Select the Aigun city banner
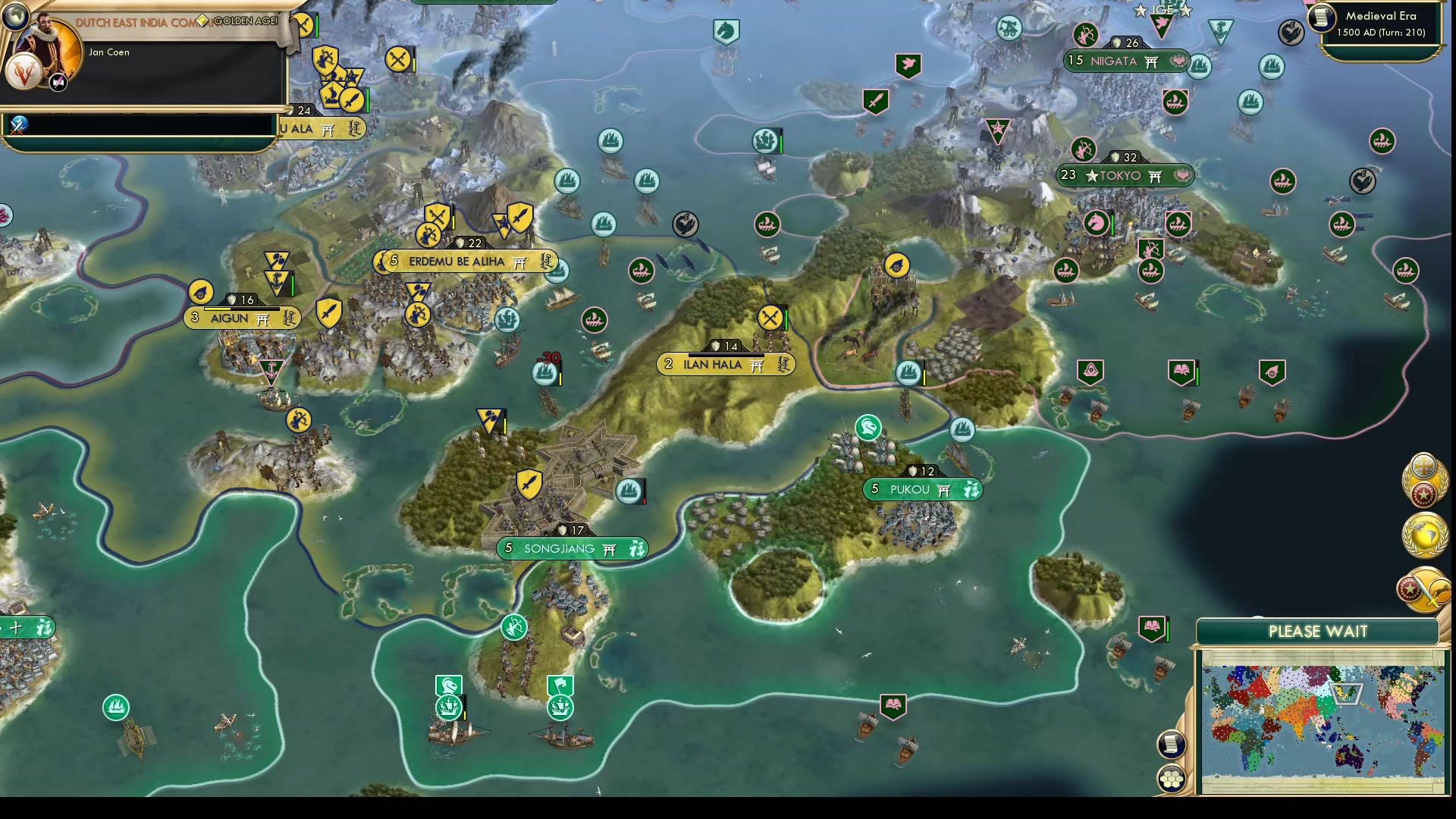This screenshot has width=1456, height=819. (241, 318)
